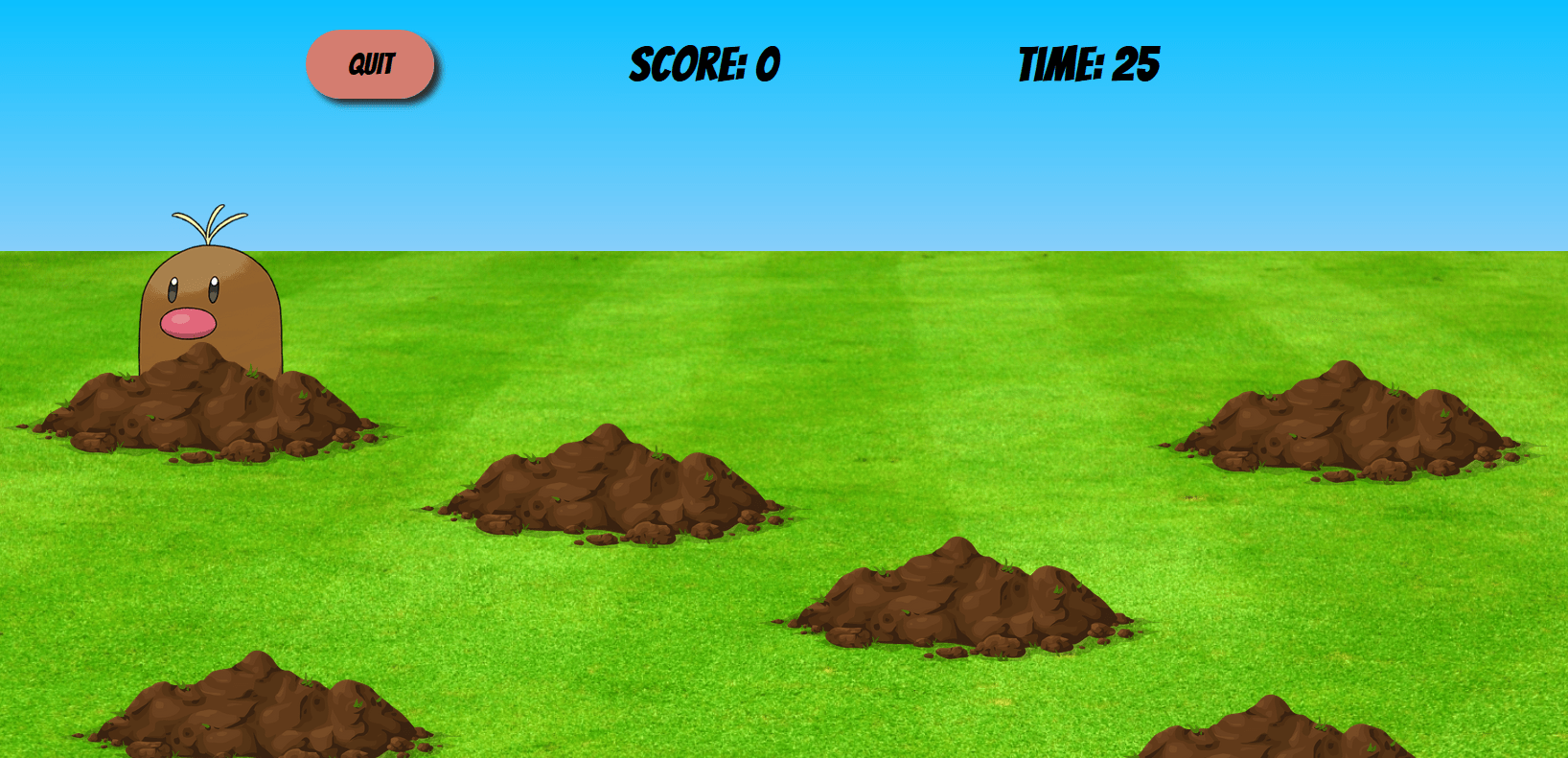The width and height of the screenshot is (1568, 758).
Task: Click the horizon line between sky and grass
Action: [767, 248]
